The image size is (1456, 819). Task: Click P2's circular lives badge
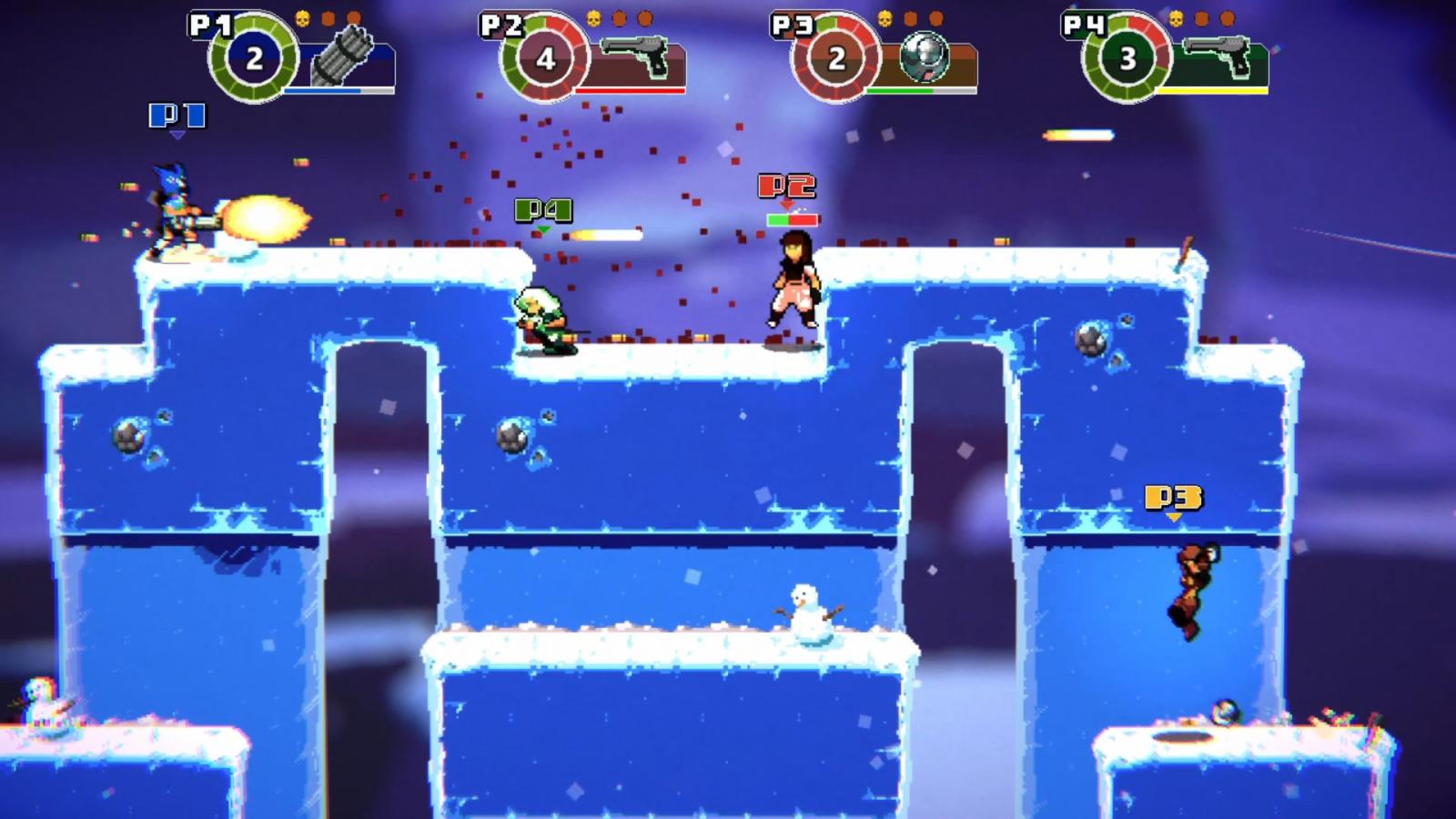[545, 58]
